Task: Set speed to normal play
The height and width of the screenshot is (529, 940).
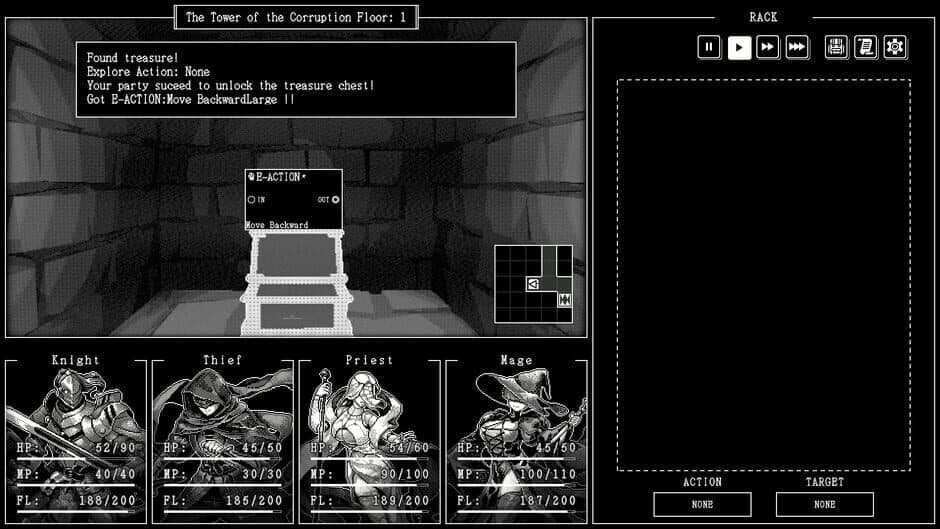Action: [x=739, y=47]
